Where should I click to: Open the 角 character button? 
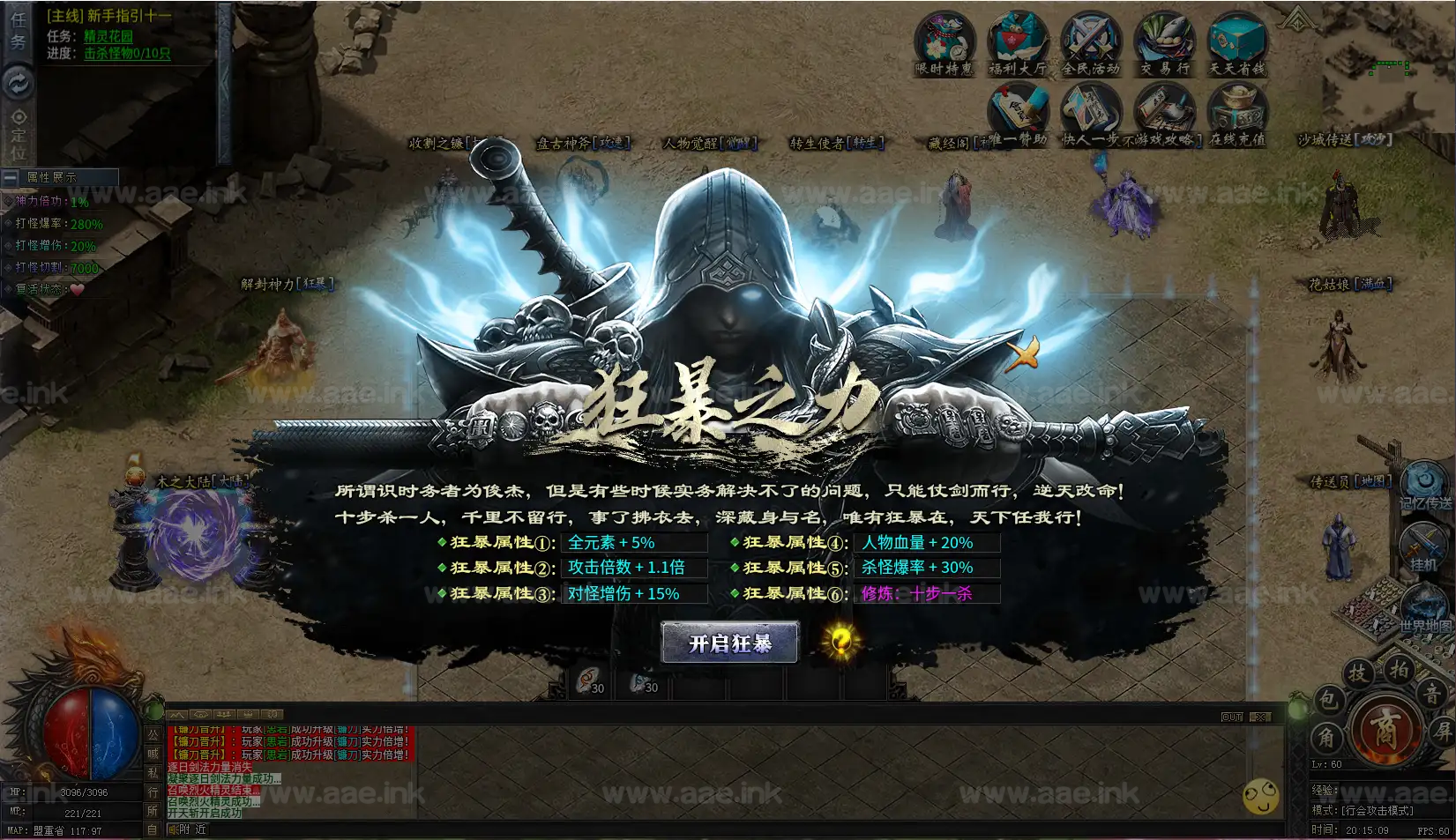1326,737
